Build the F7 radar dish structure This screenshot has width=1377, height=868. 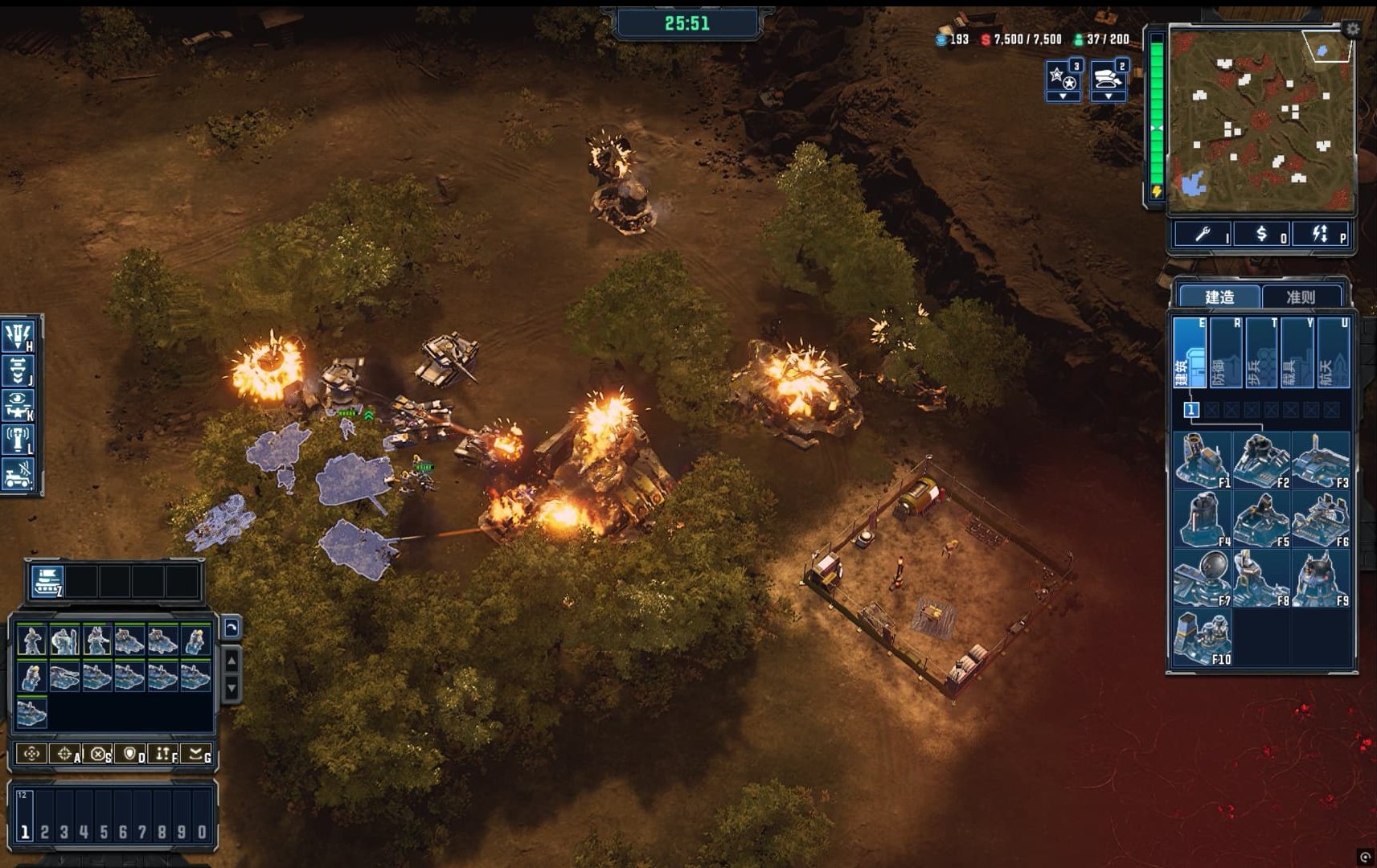click(x=1202, y=579)
